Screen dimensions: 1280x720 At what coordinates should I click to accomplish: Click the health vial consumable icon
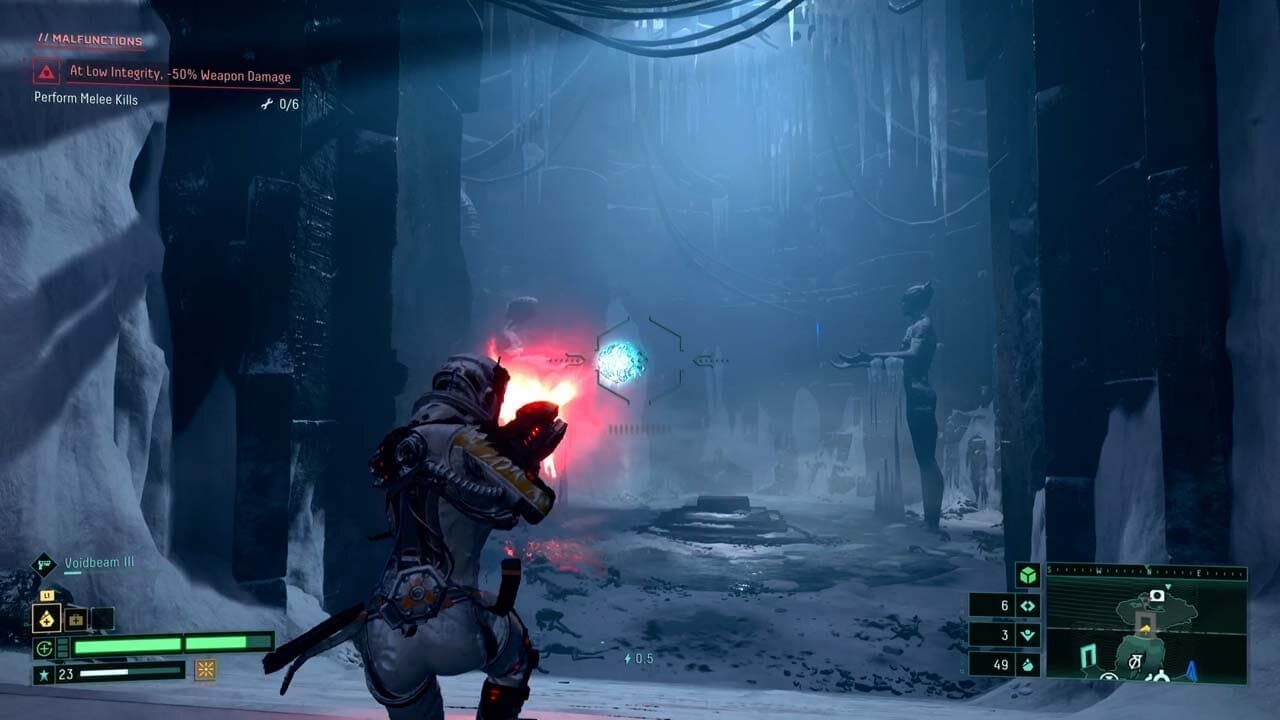[x=47, y=619]
